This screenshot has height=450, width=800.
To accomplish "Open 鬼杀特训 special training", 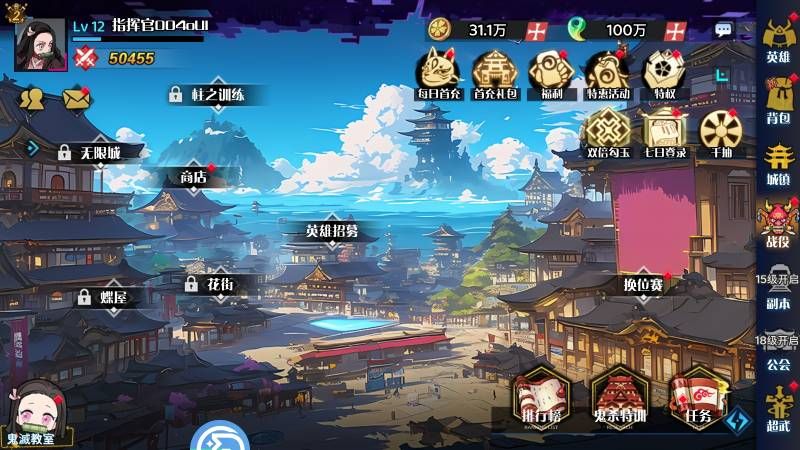I will (x=619, y=400).
